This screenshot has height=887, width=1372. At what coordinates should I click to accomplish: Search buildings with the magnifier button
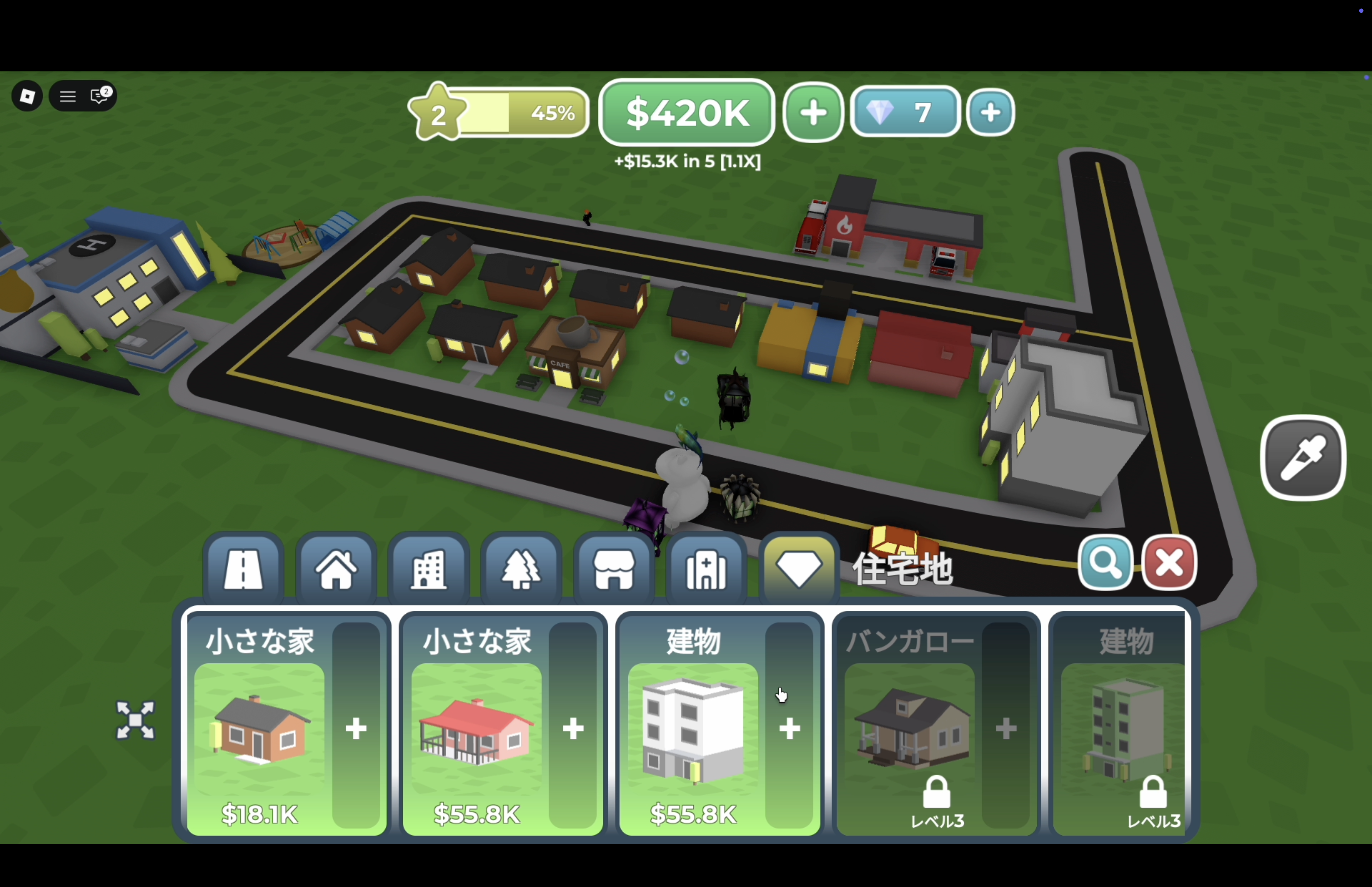[x=1105, y=563]
